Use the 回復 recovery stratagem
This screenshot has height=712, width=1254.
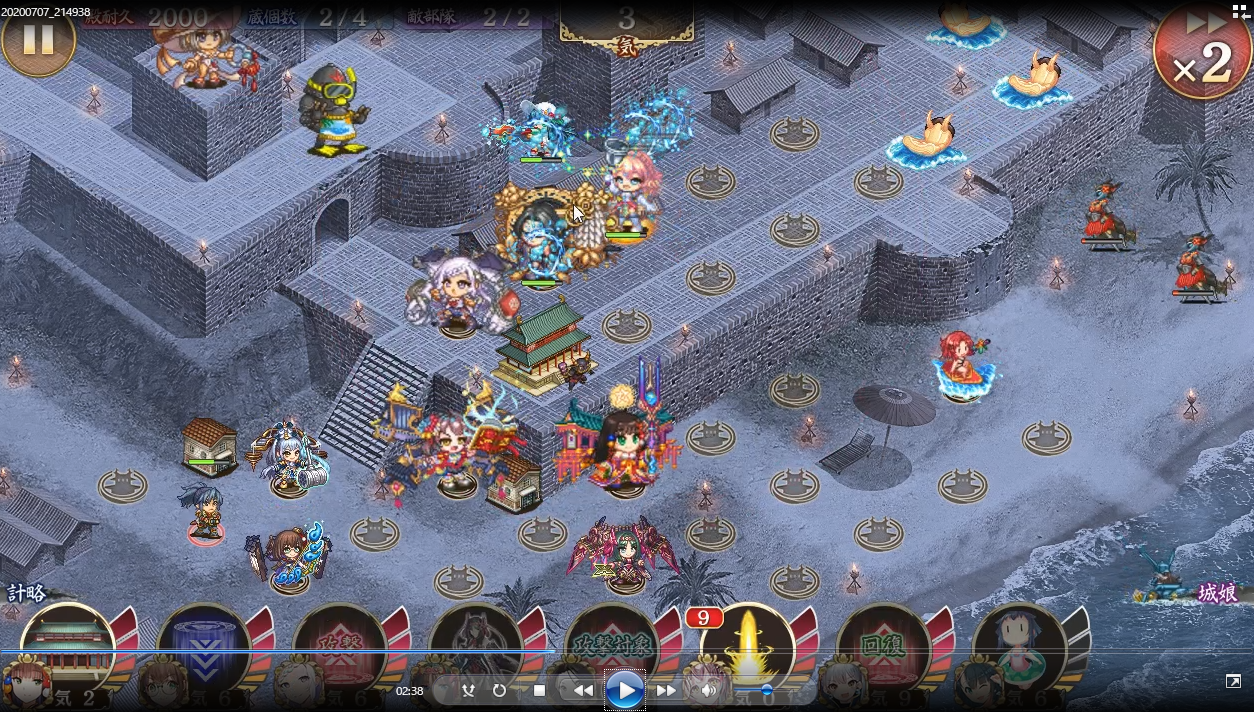pyautogui.click(x=883, y=645)
